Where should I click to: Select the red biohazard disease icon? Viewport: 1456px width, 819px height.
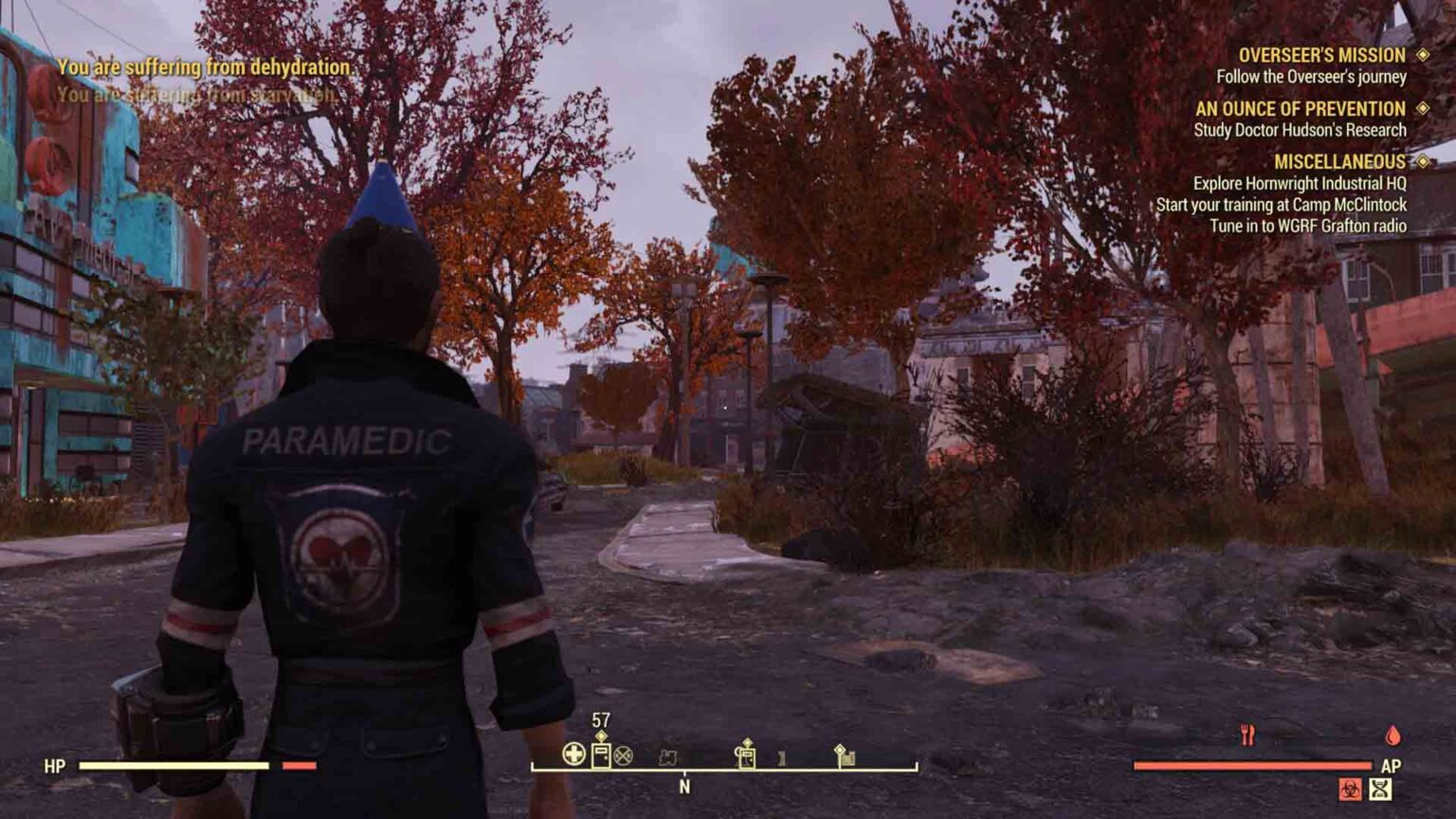click(1350, 789)
